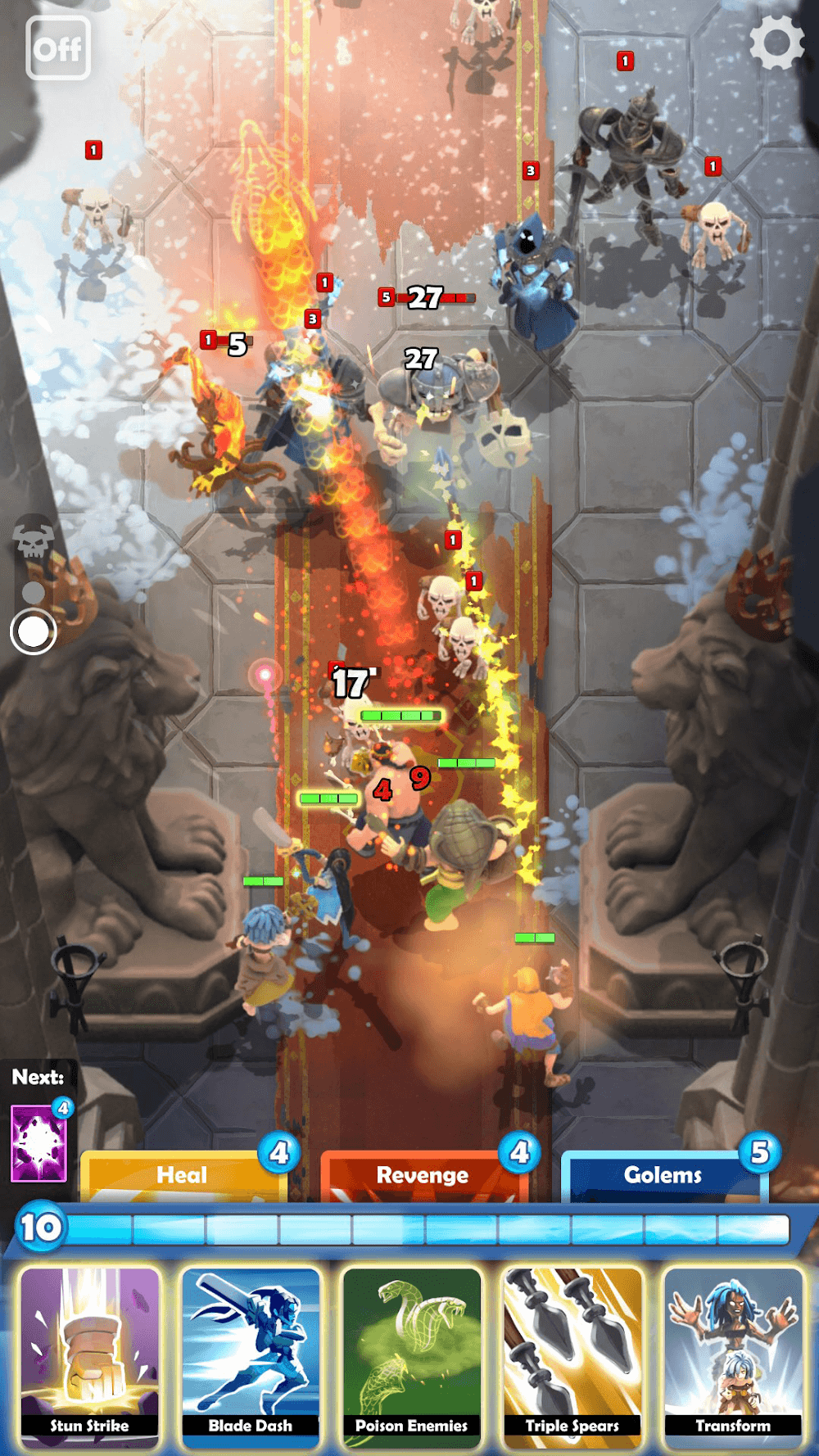Viewport: 819px width, 1456px height.
Task: Open settings with the gear icon
Action: (776, 43)
